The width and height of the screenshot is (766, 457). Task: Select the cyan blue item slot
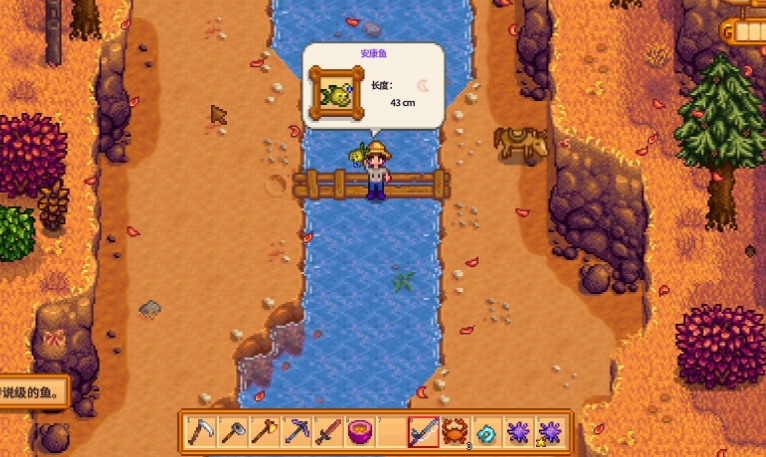point(487,432)
